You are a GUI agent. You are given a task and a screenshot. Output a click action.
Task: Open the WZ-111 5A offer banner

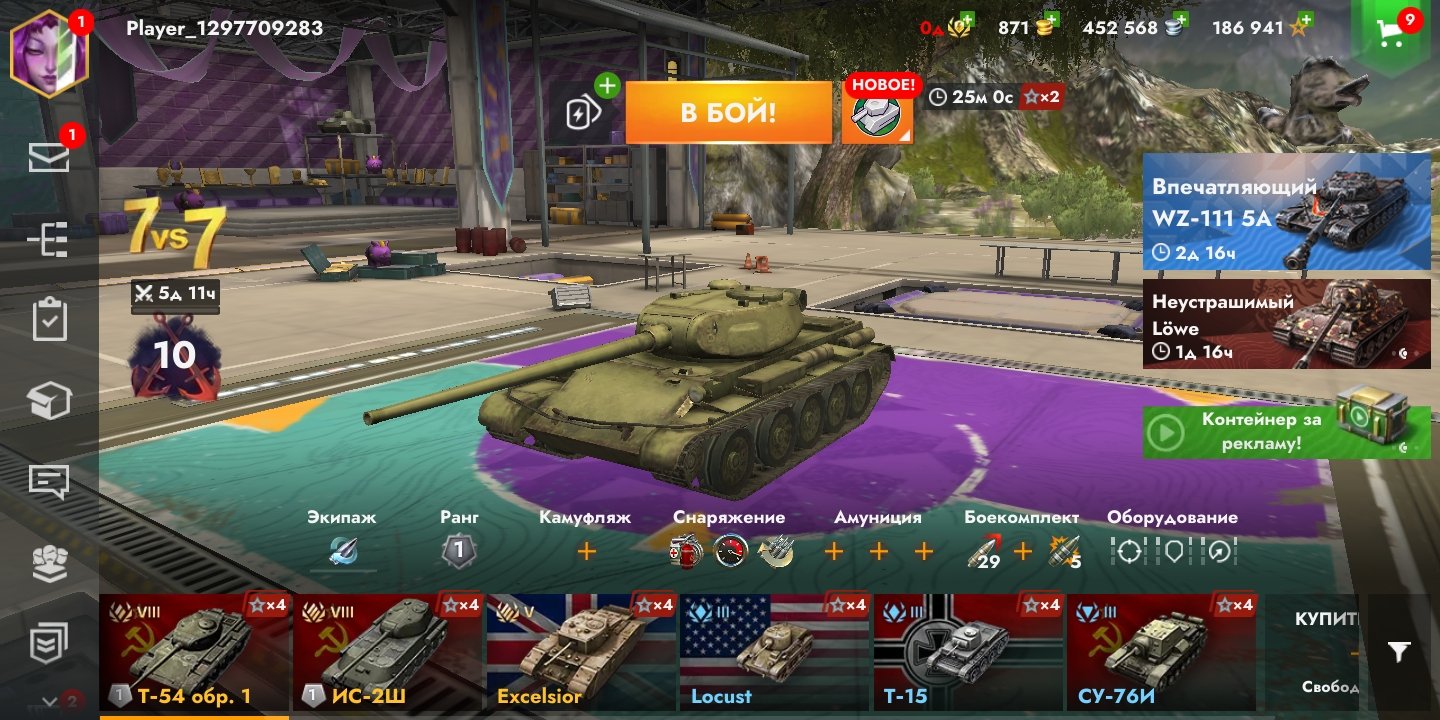pos(1286,211)
